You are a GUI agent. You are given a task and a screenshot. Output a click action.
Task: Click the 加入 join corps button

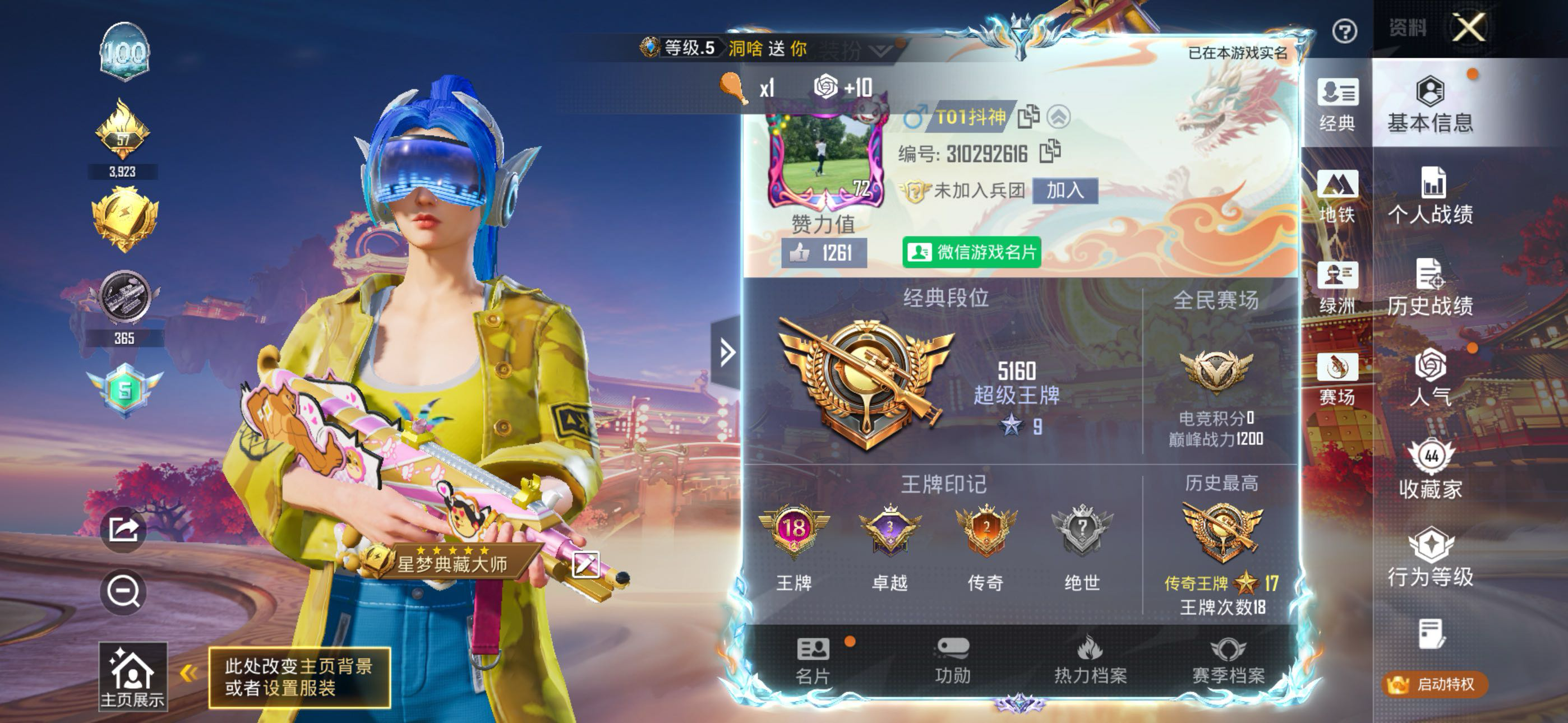1064,191
